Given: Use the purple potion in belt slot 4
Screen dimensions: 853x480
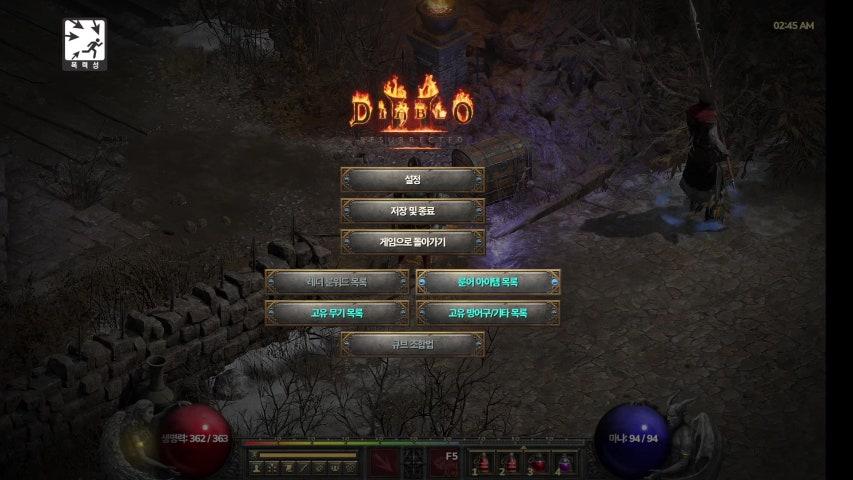Looking at the screenshot, I should click(x=566, y=462).
